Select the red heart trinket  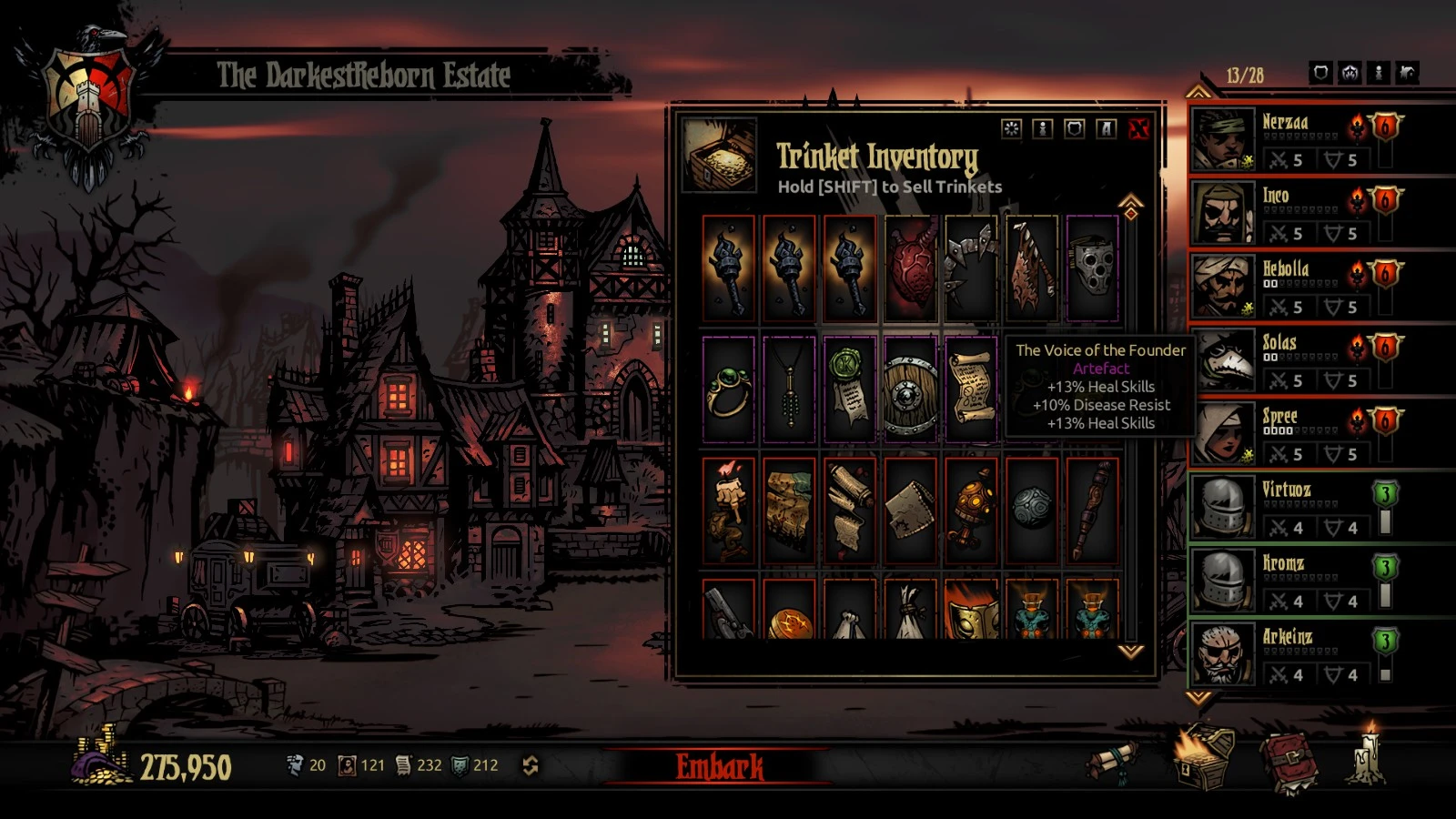[x=910, y=268]
